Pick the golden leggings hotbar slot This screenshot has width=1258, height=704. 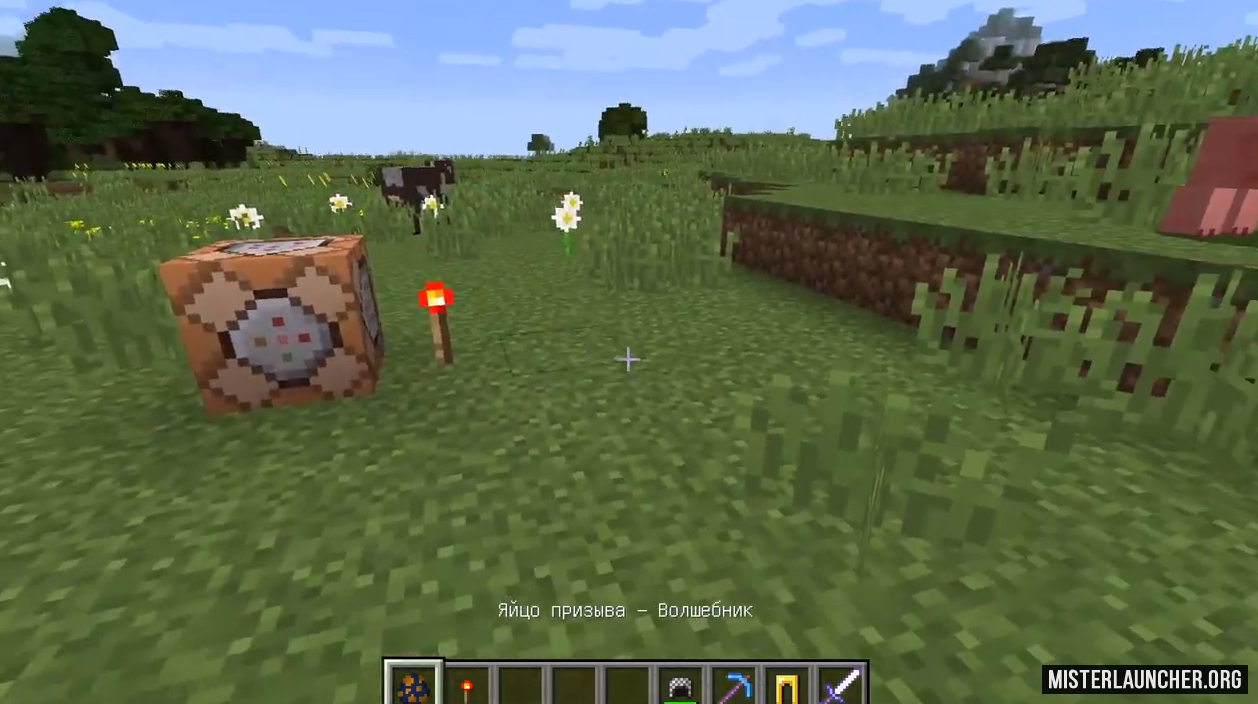point(788,687)
